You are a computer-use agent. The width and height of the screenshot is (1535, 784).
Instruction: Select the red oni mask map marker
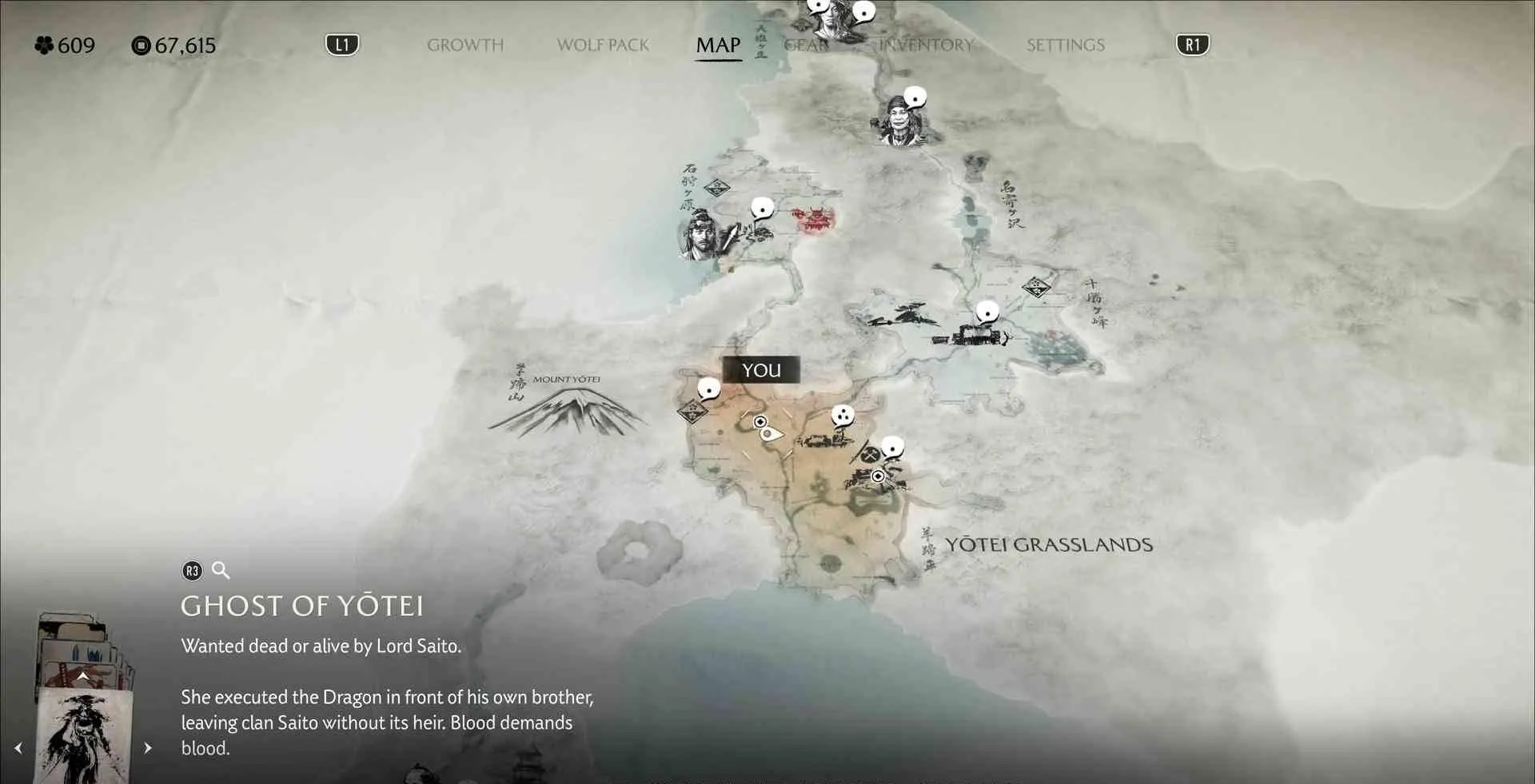[814, 219]
